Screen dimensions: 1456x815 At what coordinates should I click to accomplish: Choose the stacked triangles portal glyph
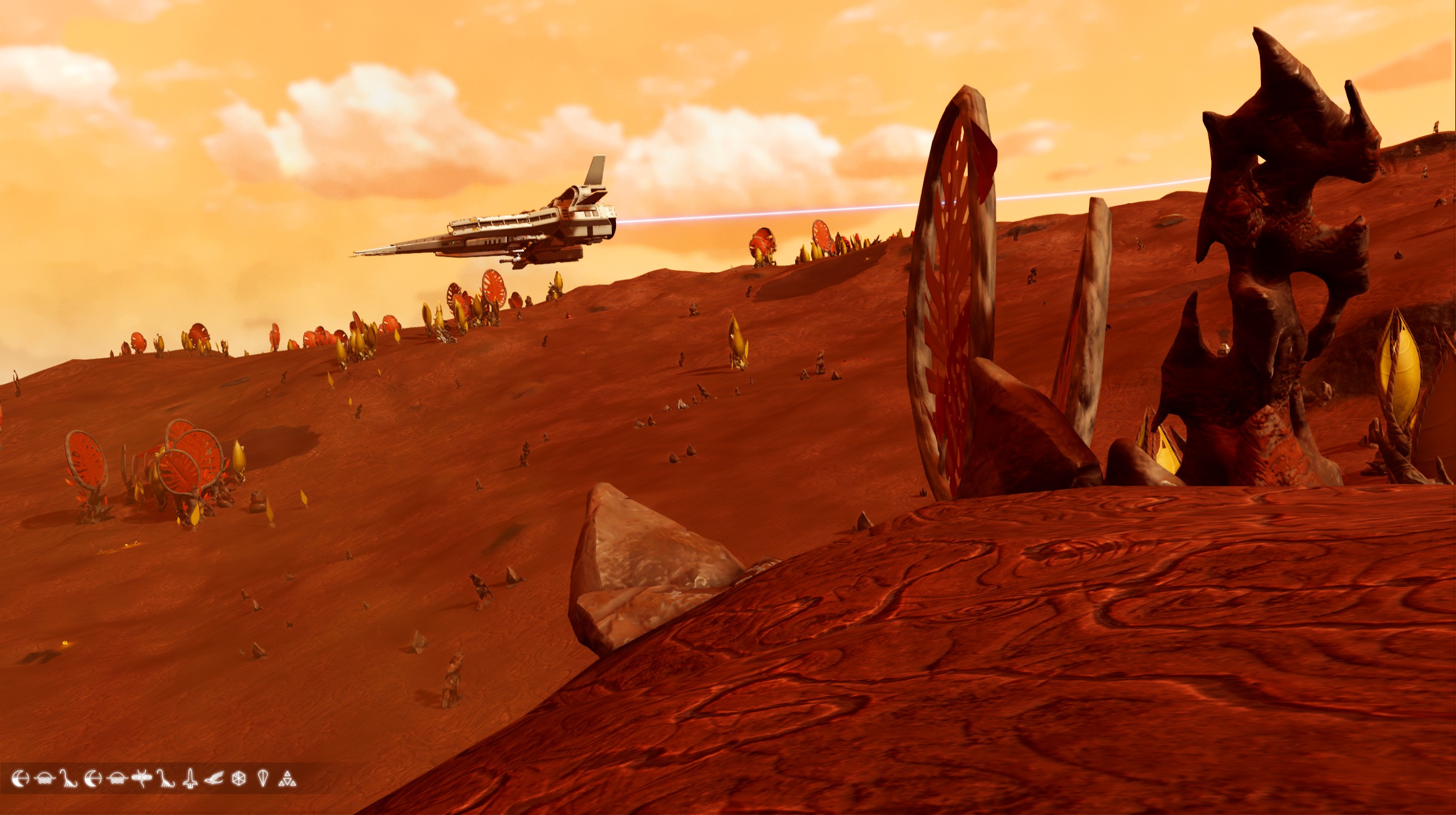pyautogui.click(x=287, y=779)
